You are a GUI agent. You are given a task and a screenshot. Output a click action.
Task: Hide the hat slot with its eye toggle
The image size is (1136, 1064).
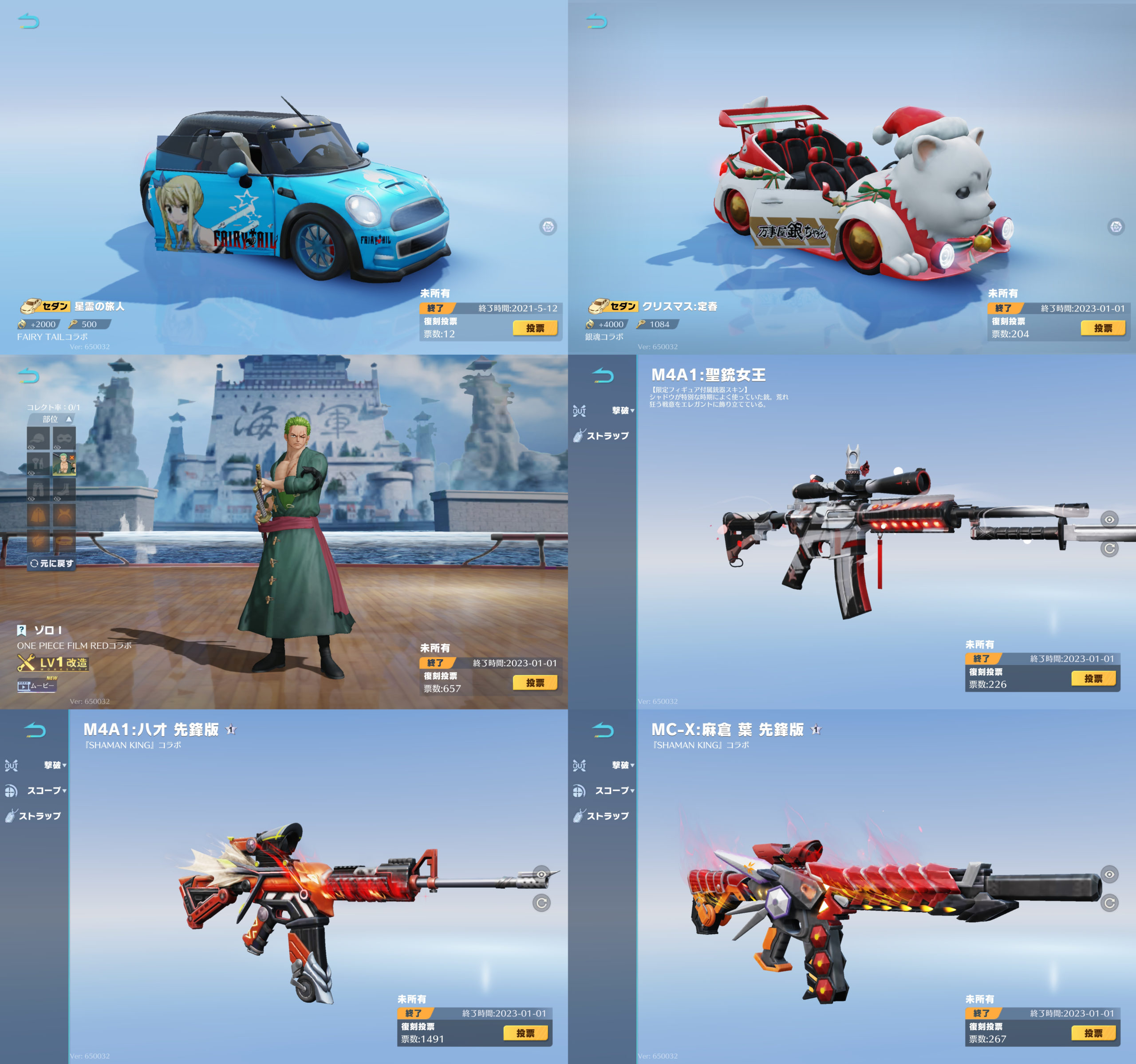coord(32,448)
